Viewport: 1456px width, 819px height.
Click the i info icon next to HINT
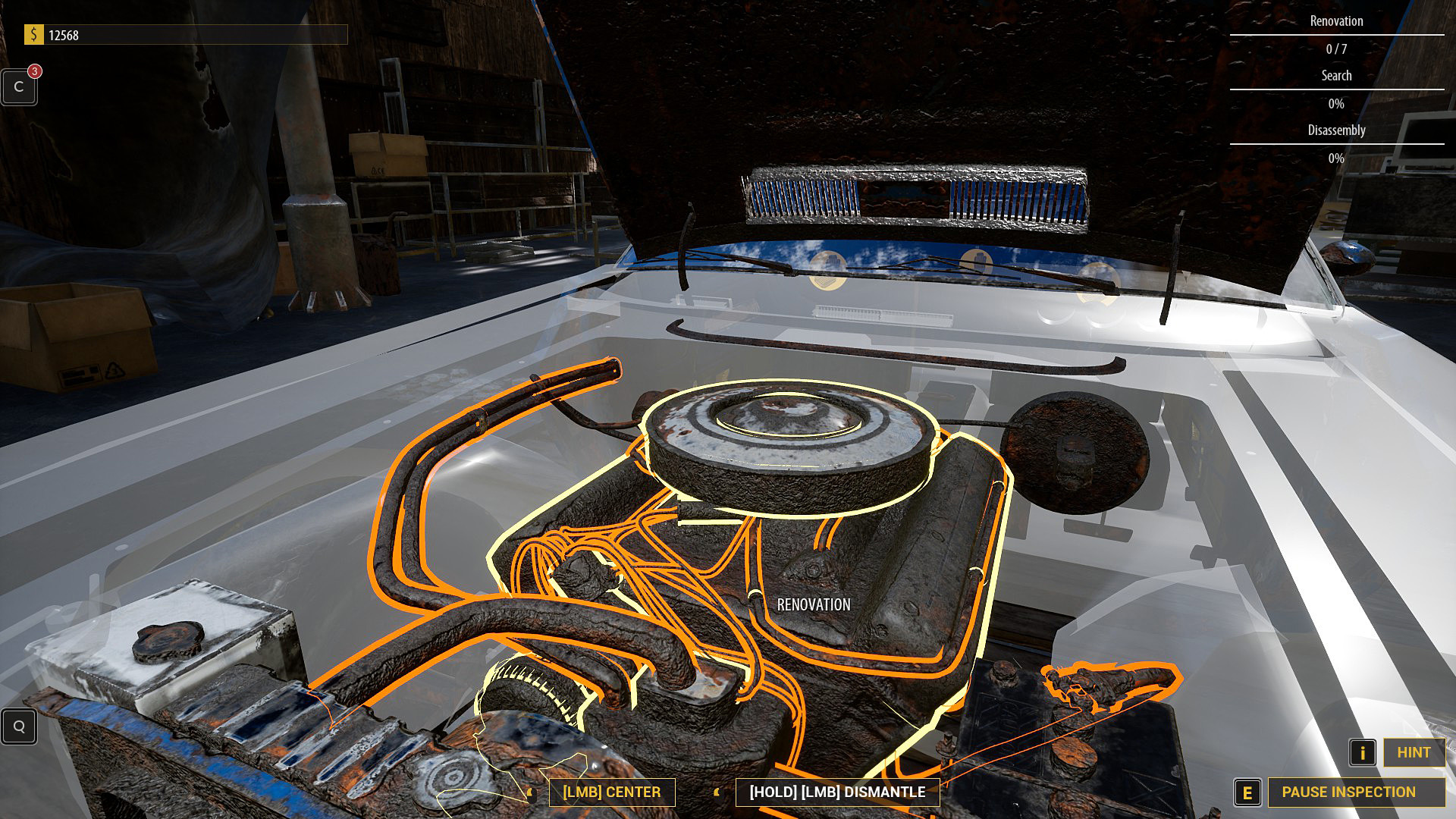[x=1362, y=753]
